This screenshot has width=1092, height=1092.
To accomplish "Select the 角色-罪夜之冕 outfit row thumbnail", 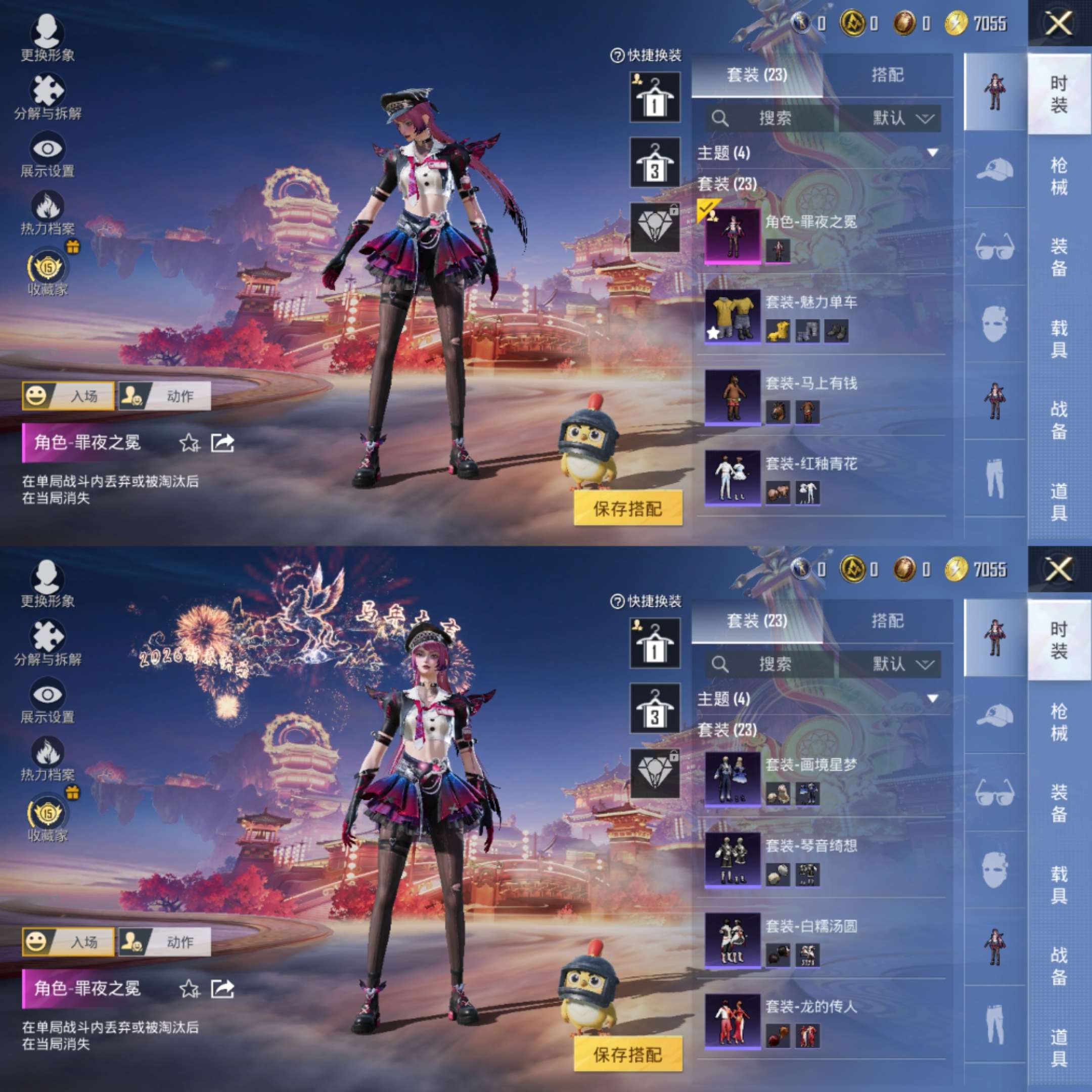I will pyautogui.click(x=733, y=236).
